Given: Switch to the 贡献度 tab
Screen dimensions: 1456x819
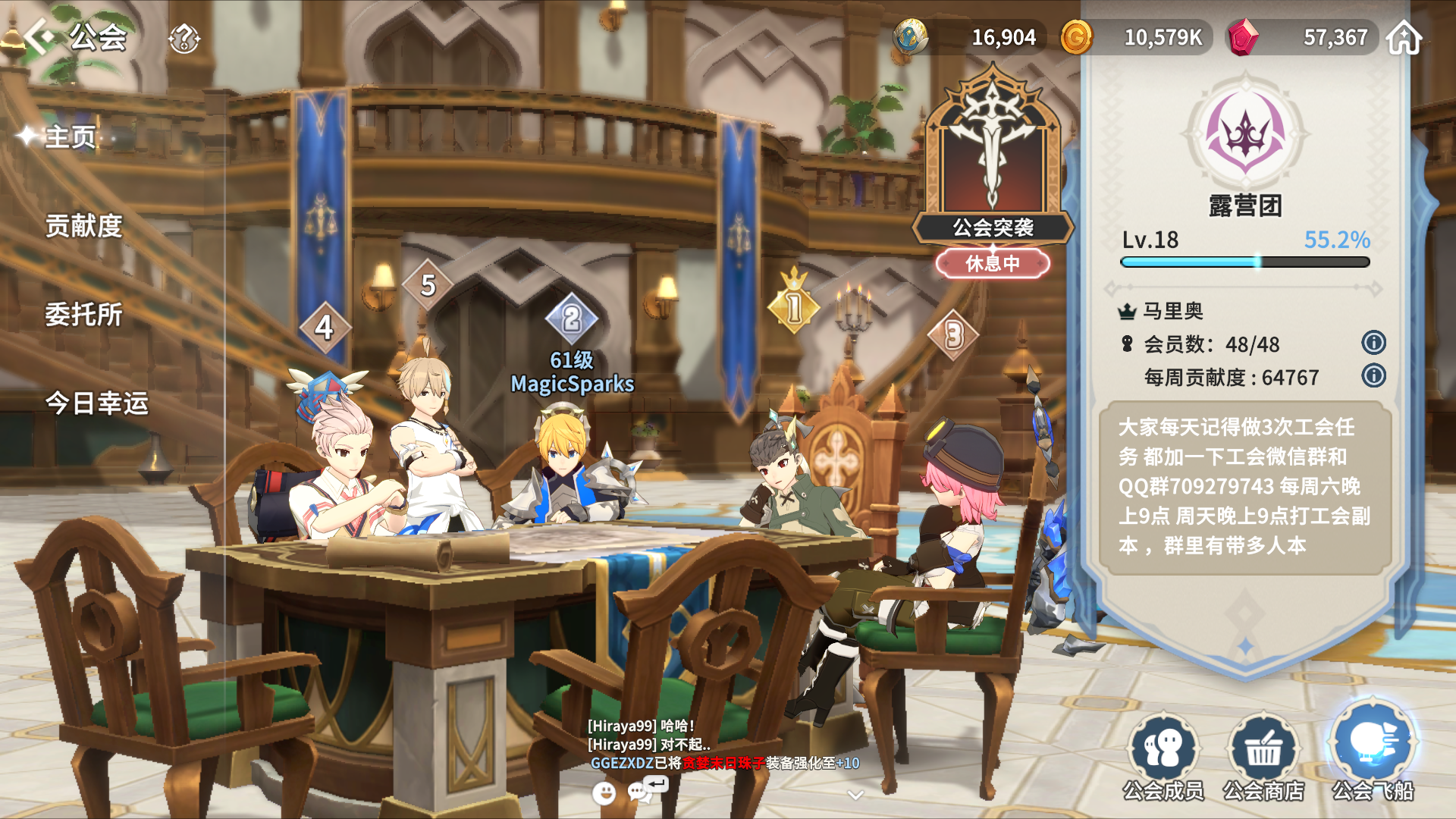Looking at the screenshot, I should click(83, 226).
